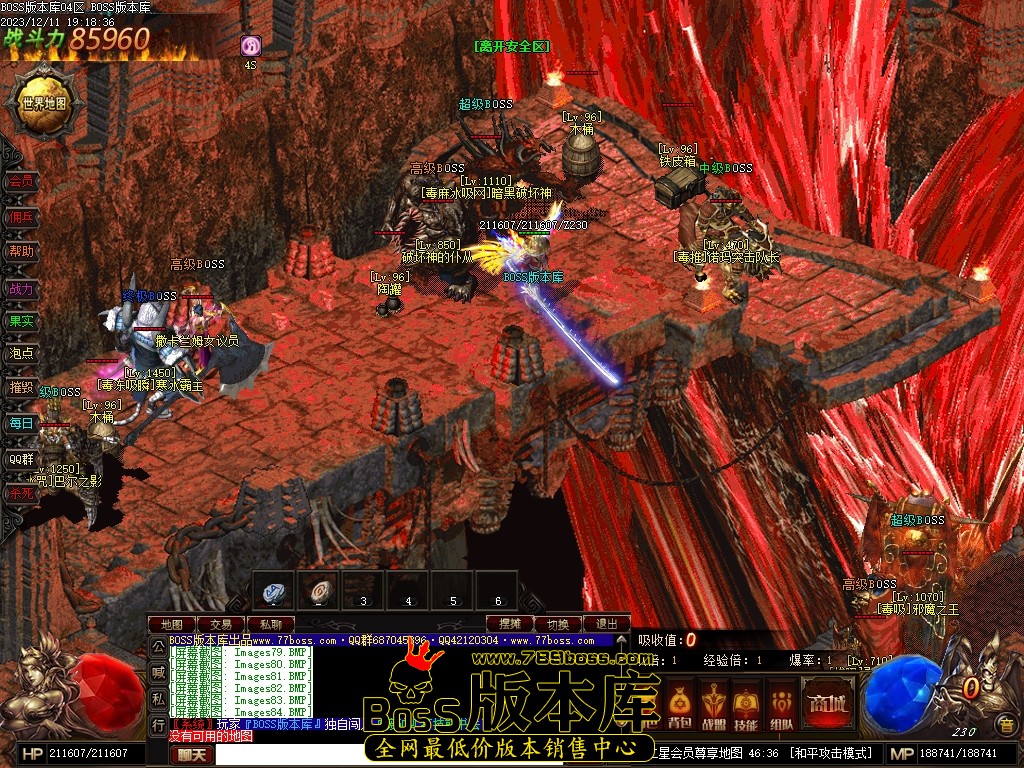Use the spiral scroll hotbar slot
This screenshot has height=768, width=1024.
(318, 591)
